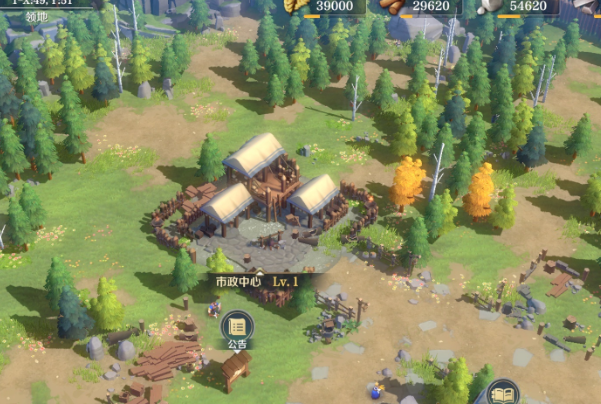The image size is (601, 404).
Task: Tap the wood logs resource counter
Action: (x=418, y=6)
